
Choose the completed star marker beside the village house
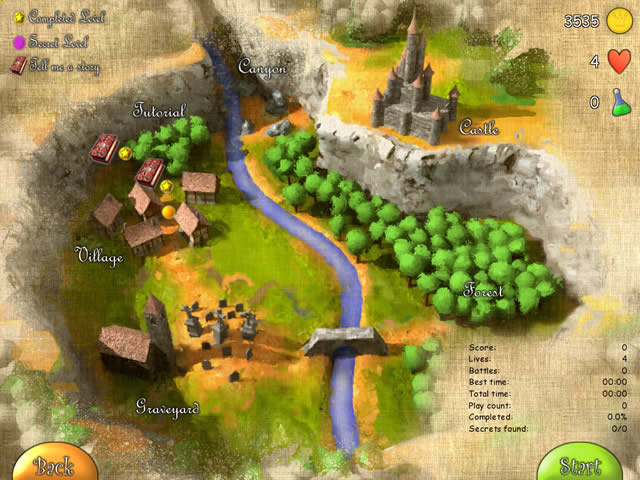pos(167,185)
